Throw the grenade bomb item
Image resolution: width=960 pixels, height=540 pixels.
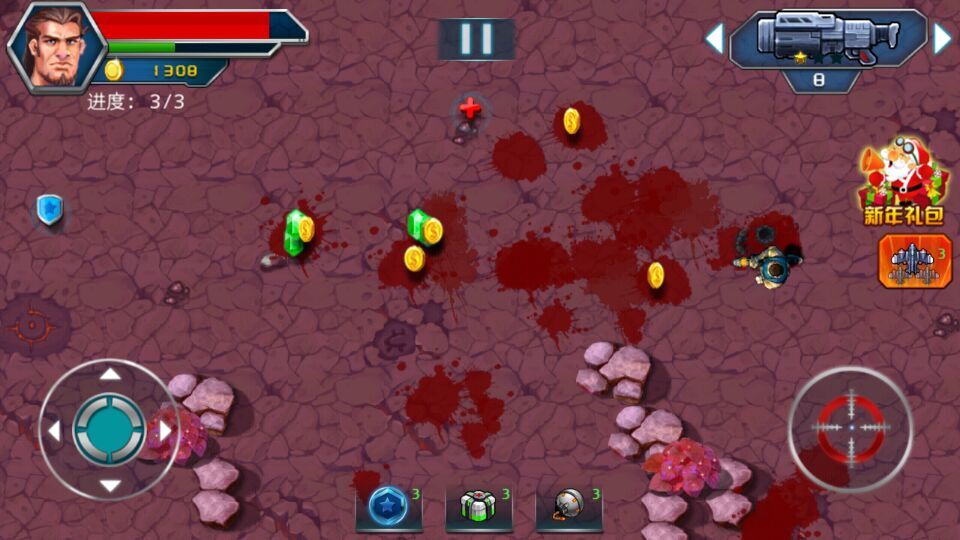click(568, 506)
